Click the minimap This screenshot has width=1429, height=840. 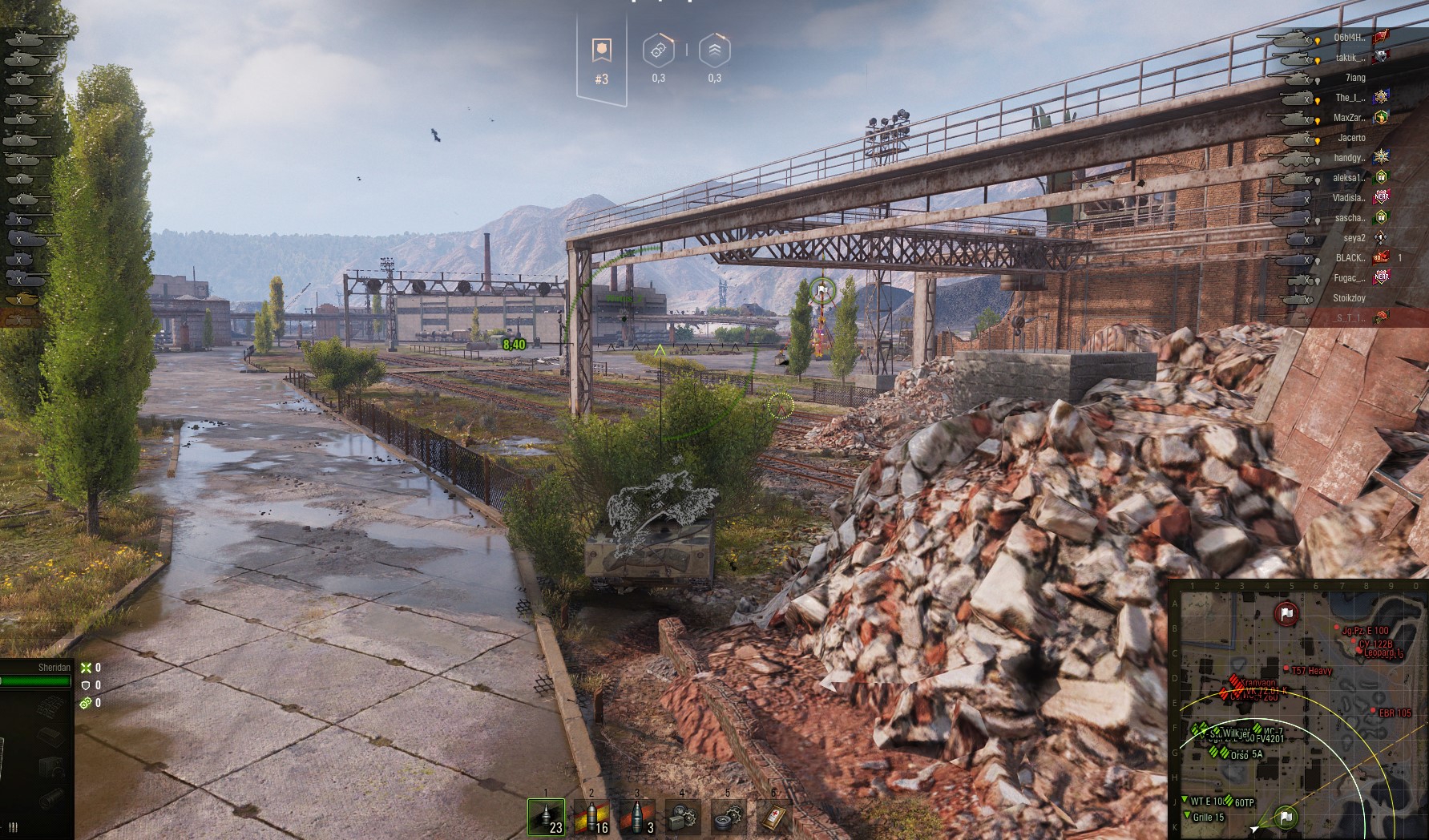click(1298, 709)
